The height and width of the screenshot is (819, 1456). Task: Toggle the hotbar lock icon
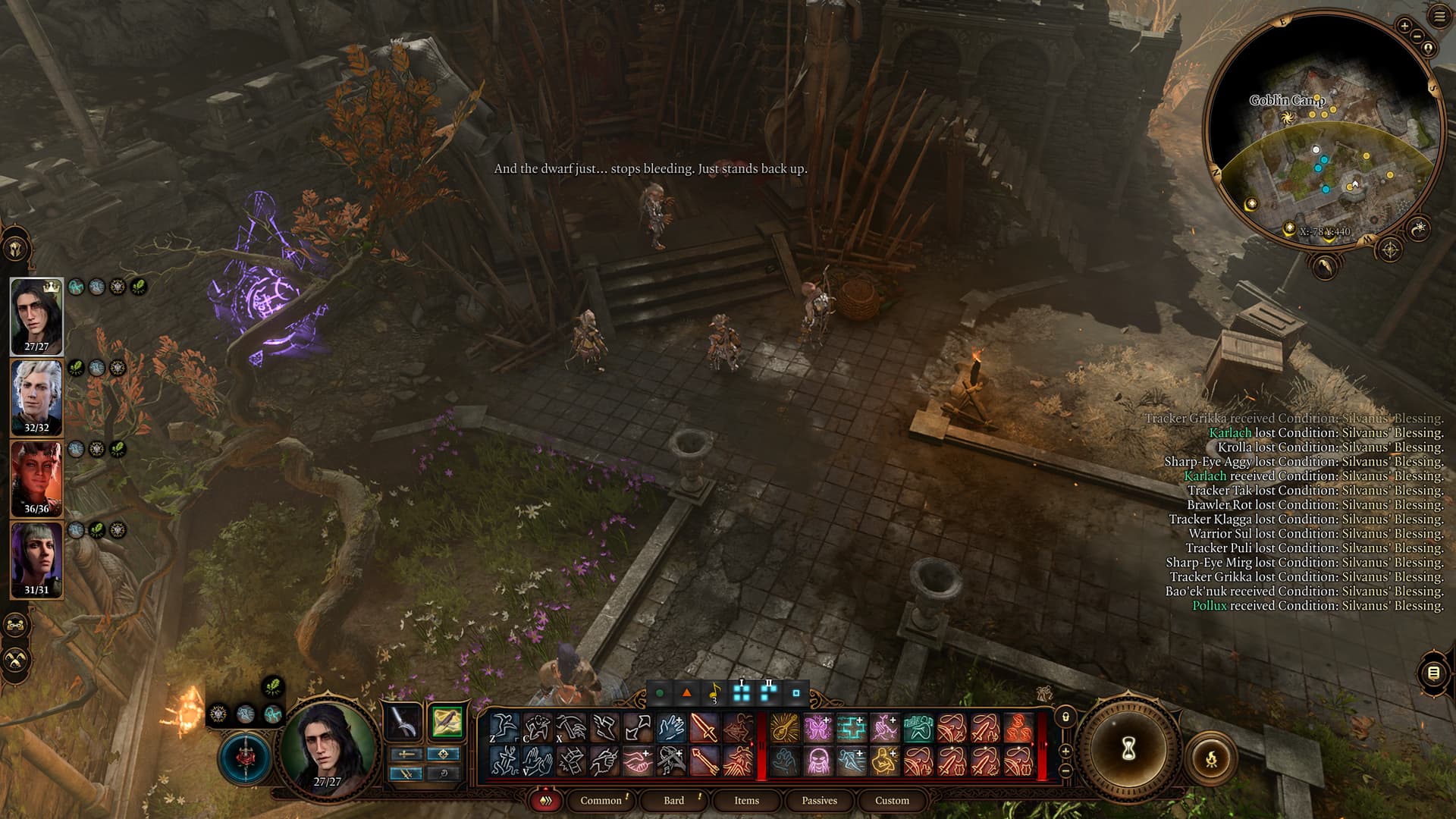point(1065,717)
